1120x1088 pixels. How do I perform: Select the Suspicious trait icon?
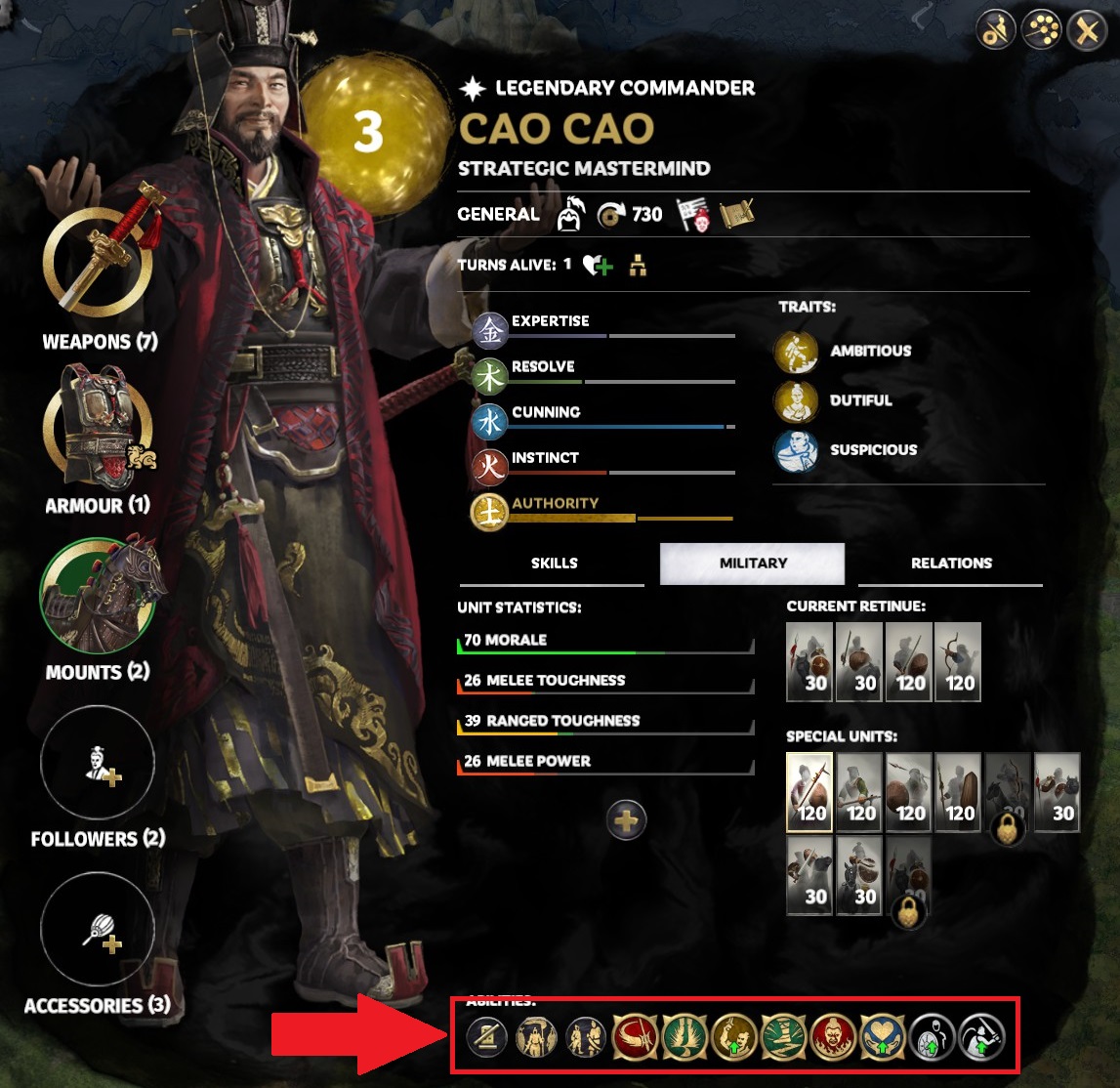[796, 451]
